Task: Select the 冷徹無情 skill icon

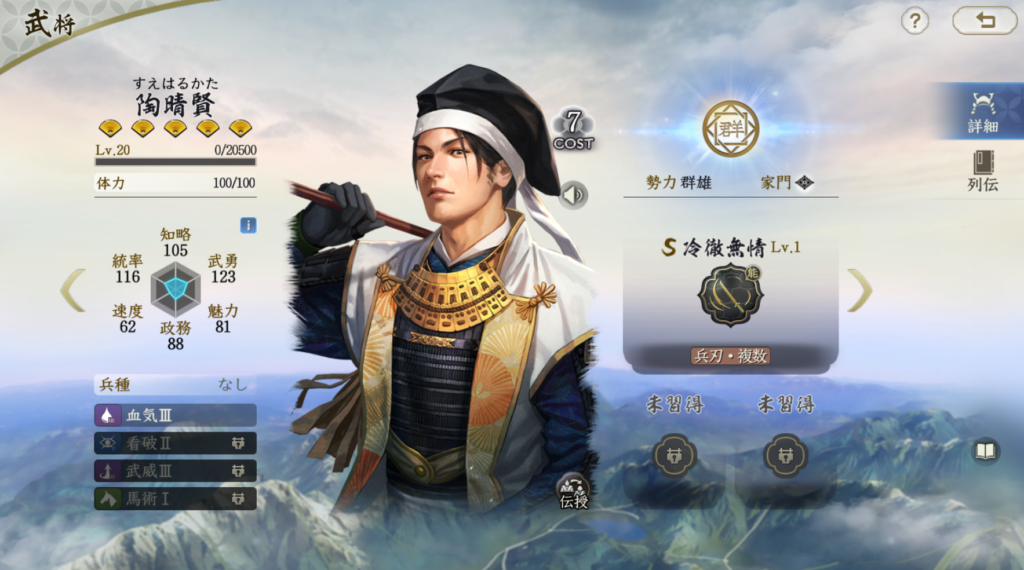Action: click(x=730, y=295)
